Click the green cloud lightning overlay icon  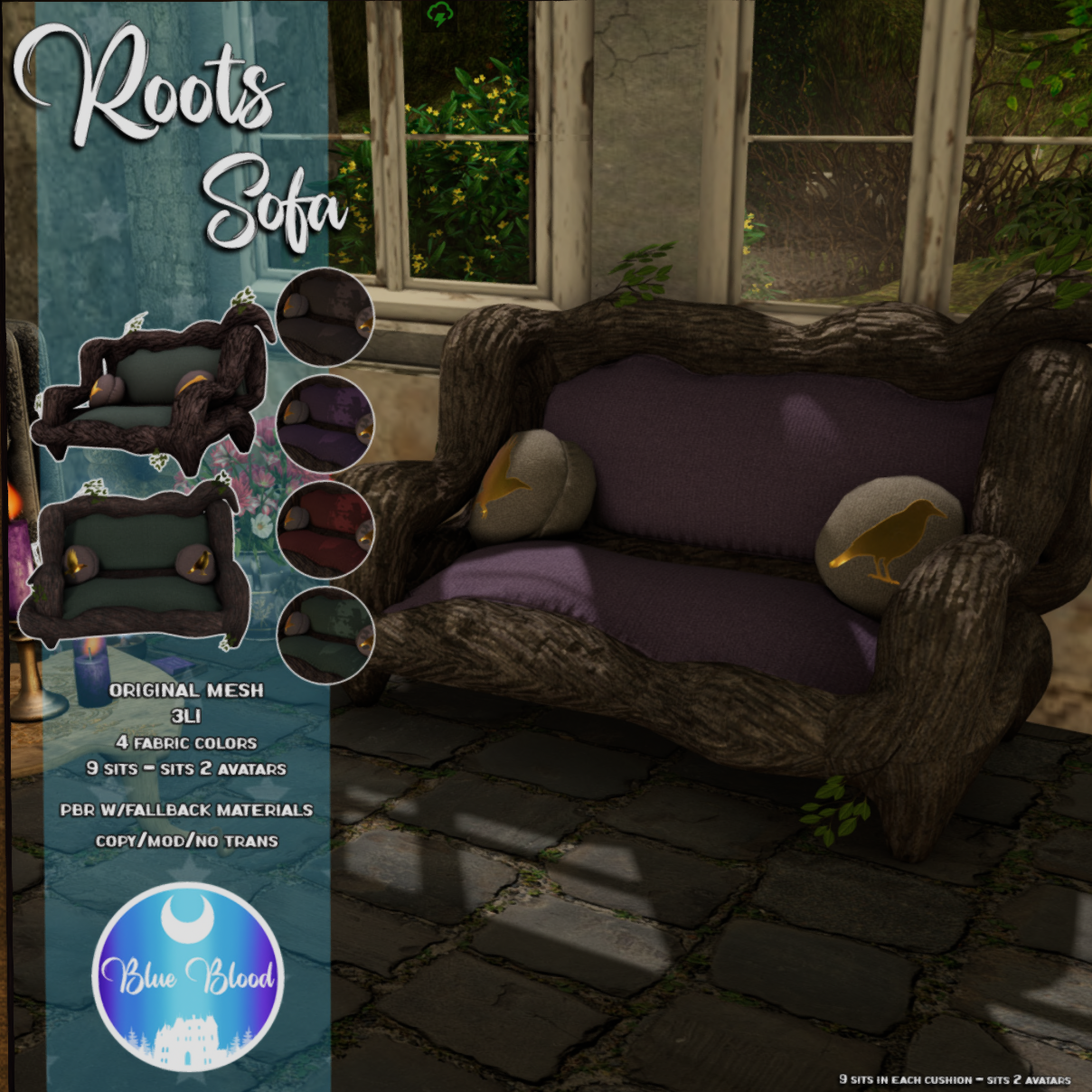coord(439,14)
